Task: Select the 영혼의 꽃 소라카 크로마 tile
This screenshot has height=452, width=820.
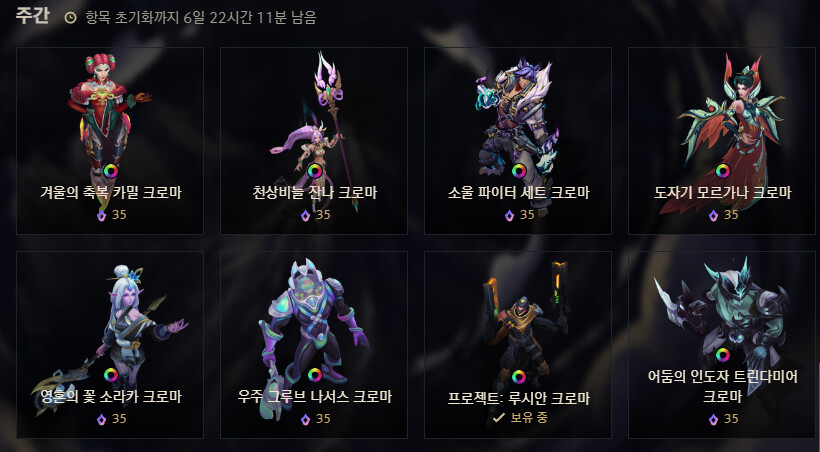Action: 110,344
